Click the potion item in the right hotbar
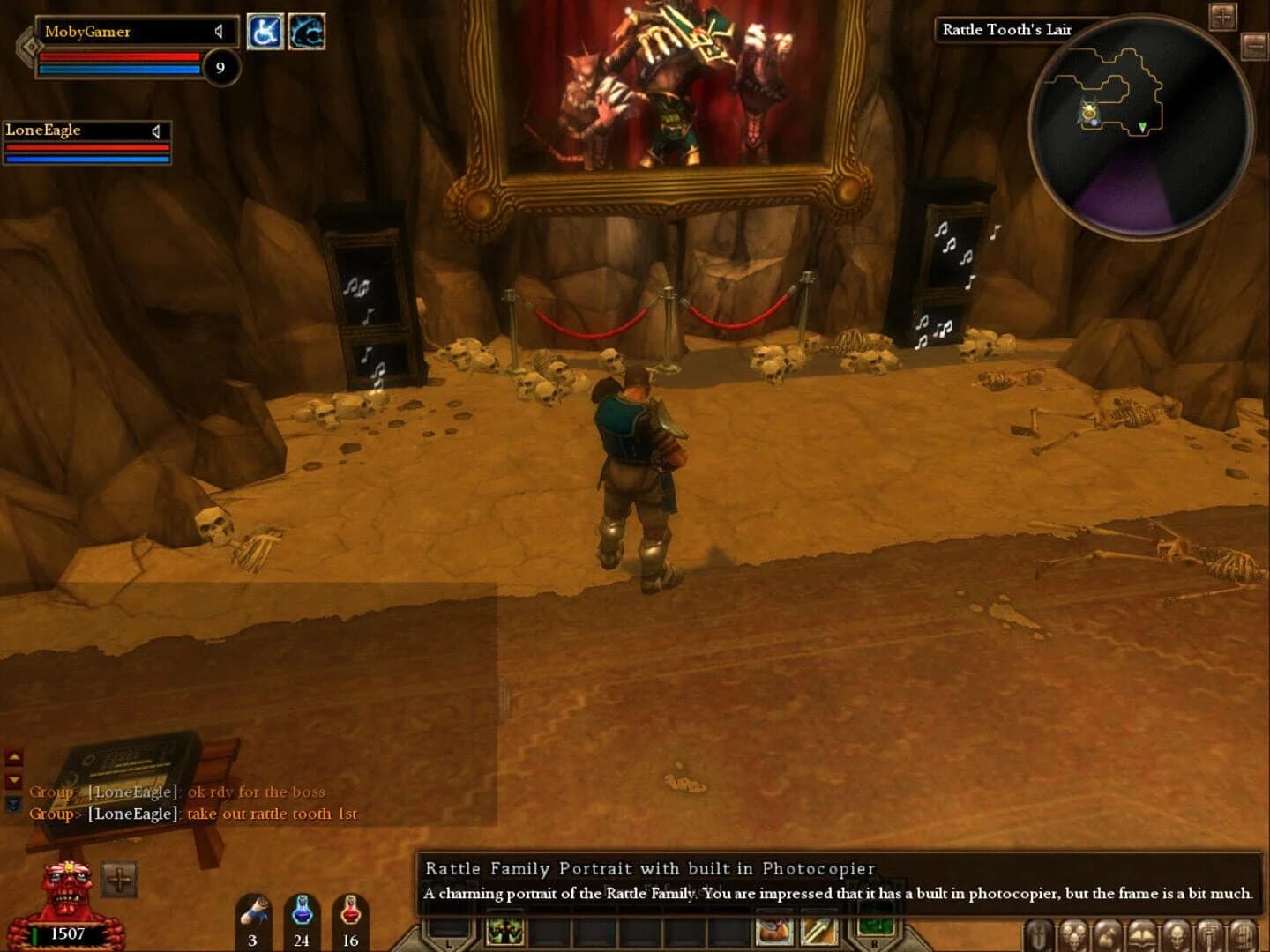1270x952 pixels. 773,930
